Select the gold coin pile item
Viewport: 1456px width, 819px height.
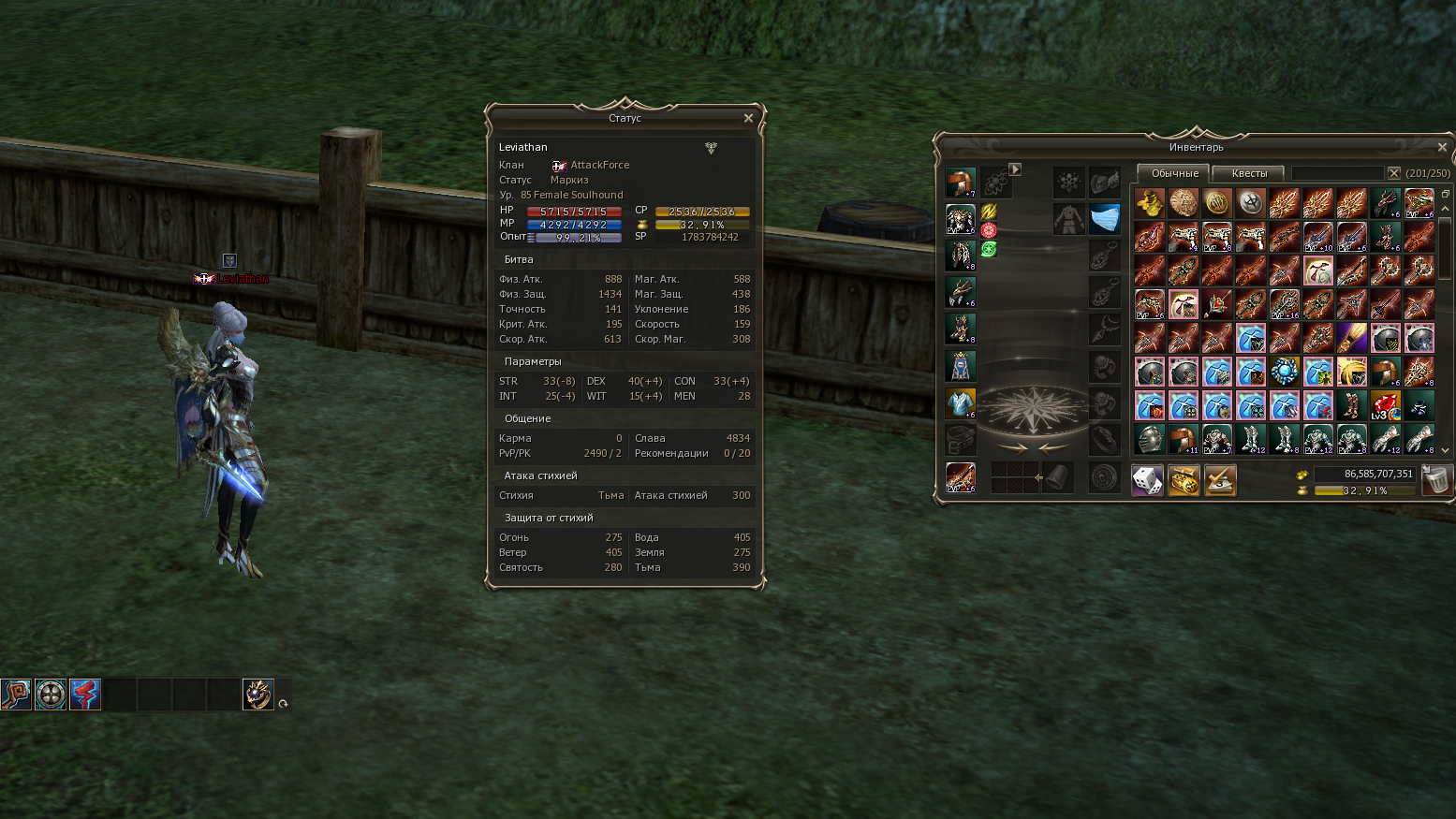pyautogui.click(x=1149, y=203)
